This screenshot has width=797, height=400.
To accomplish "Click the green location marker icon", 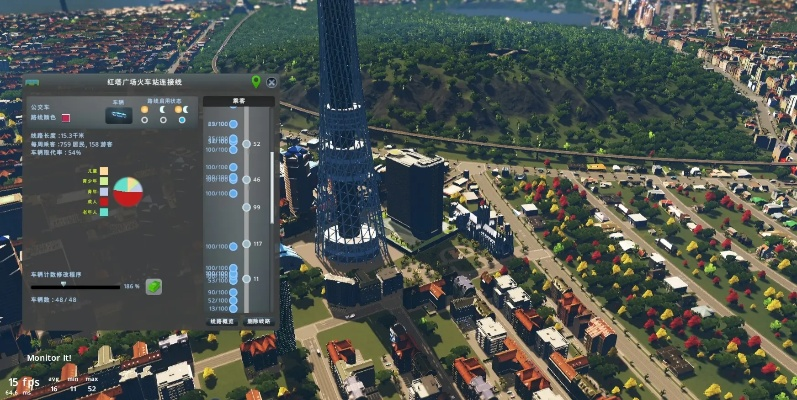I will [x=256, y=81].
